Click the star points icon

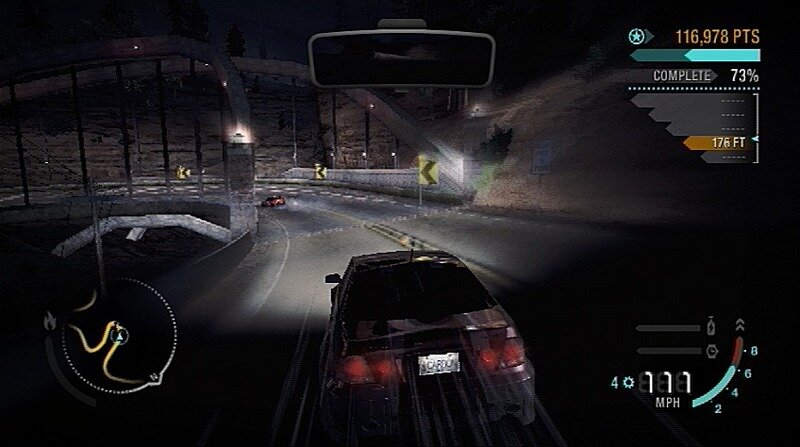636,37
